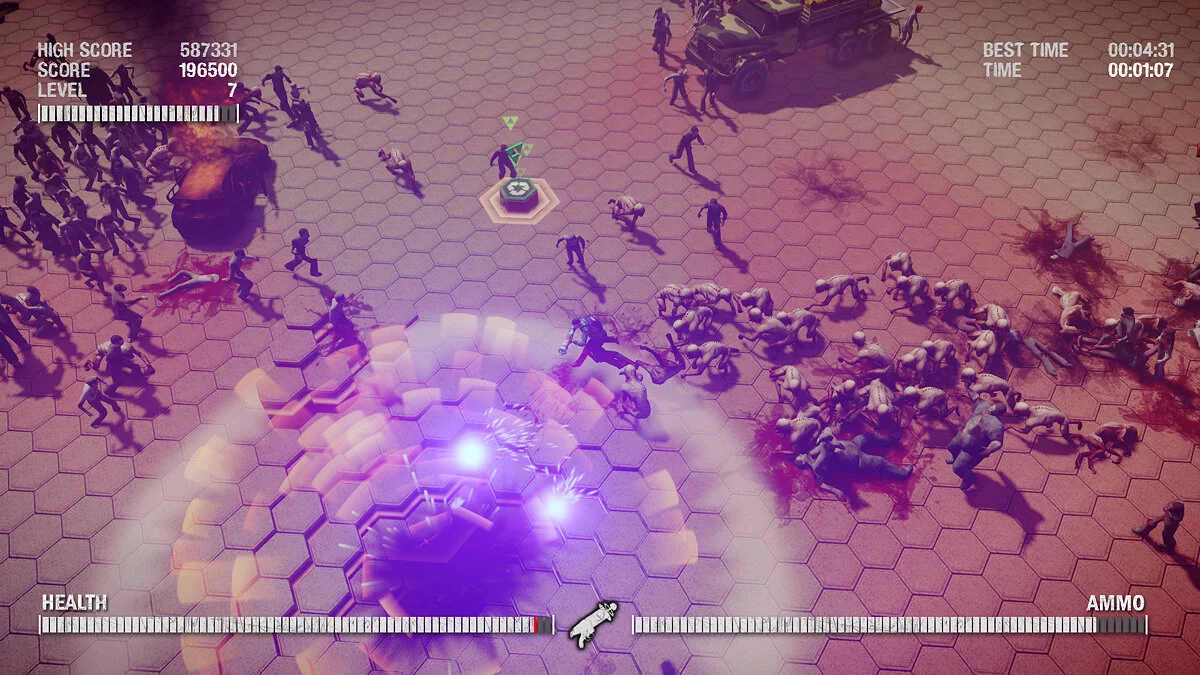
Task: Select the white gun weapon icon
Action: pos(593,624)
